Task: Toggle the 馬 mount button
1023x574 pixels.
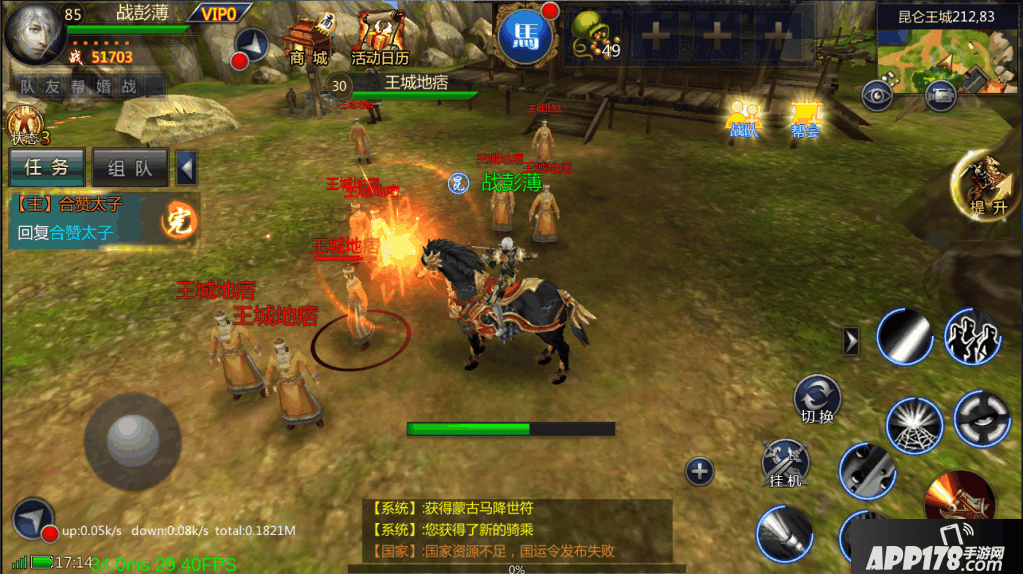Action: 525,38
